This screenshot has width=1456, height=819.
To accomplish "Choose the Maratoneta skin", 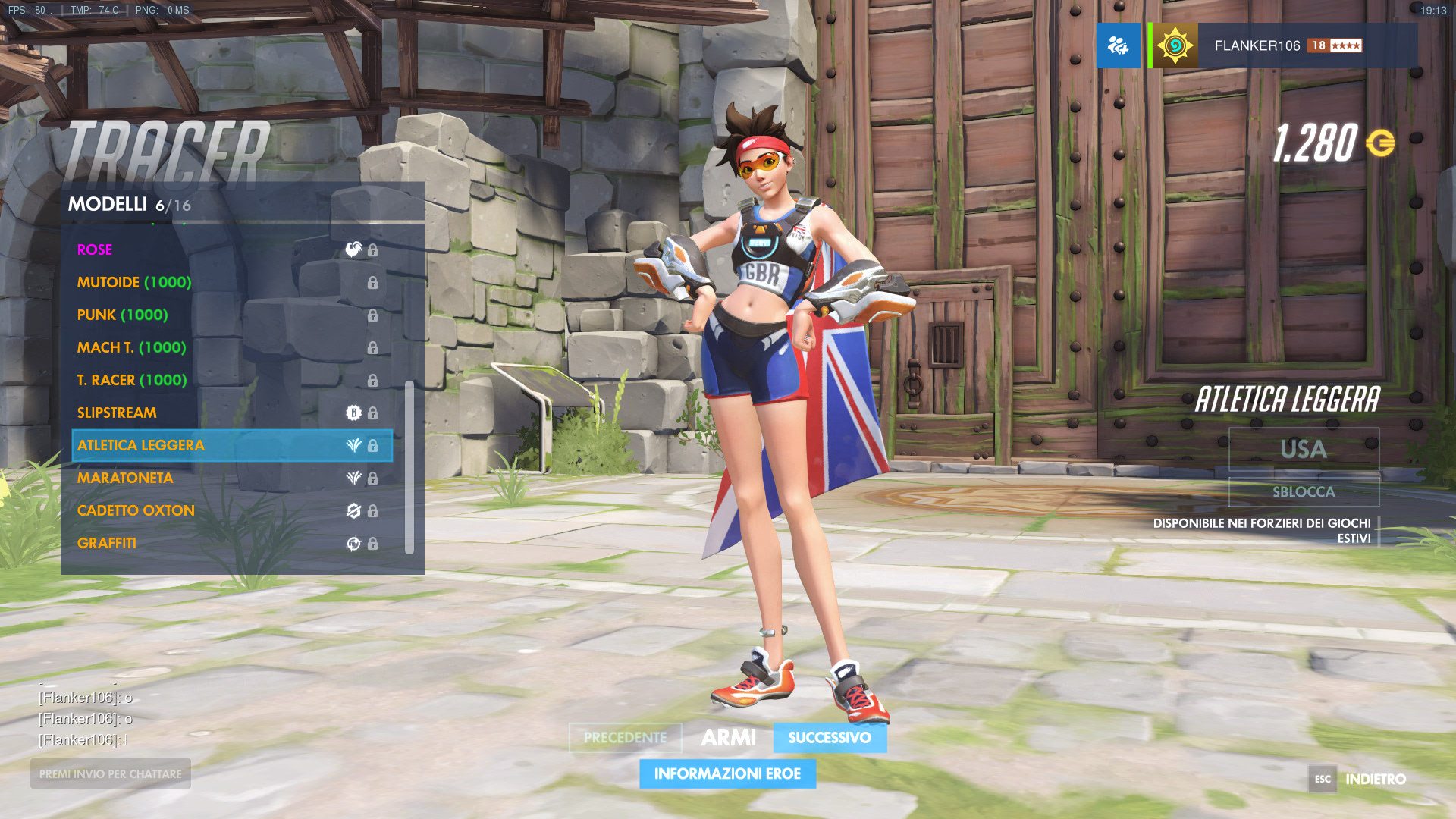I will [227, 478].
